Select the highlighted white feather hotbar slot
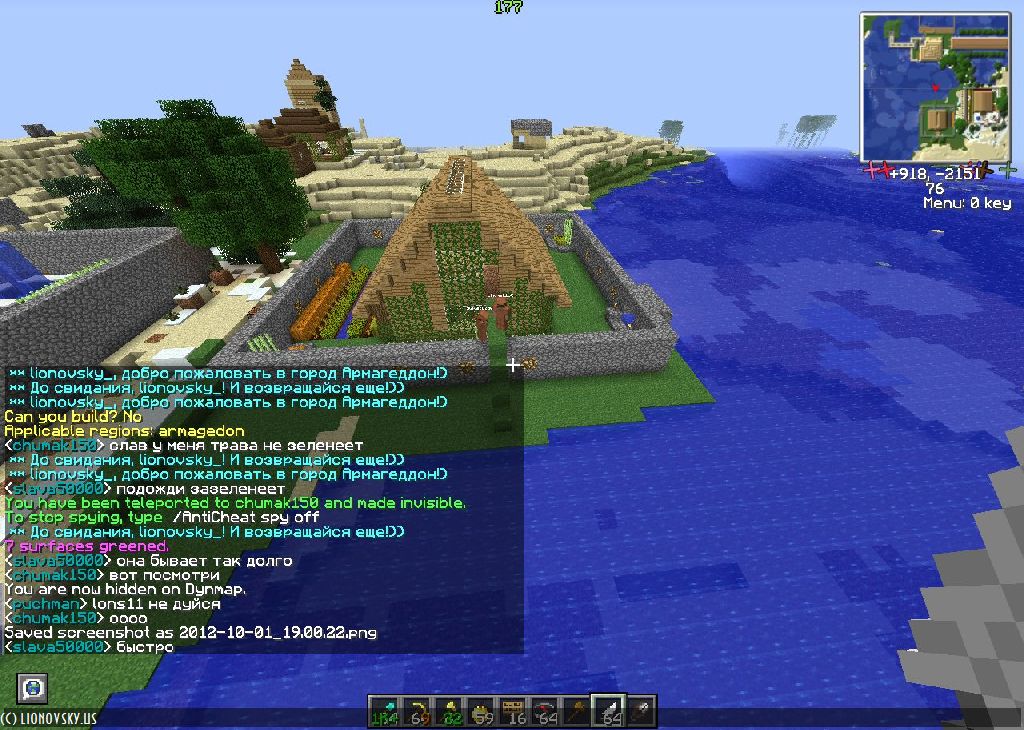Image resolution: width=1024 pixels, height=730 pixels. pyautogui.click(x=609, y=709)
